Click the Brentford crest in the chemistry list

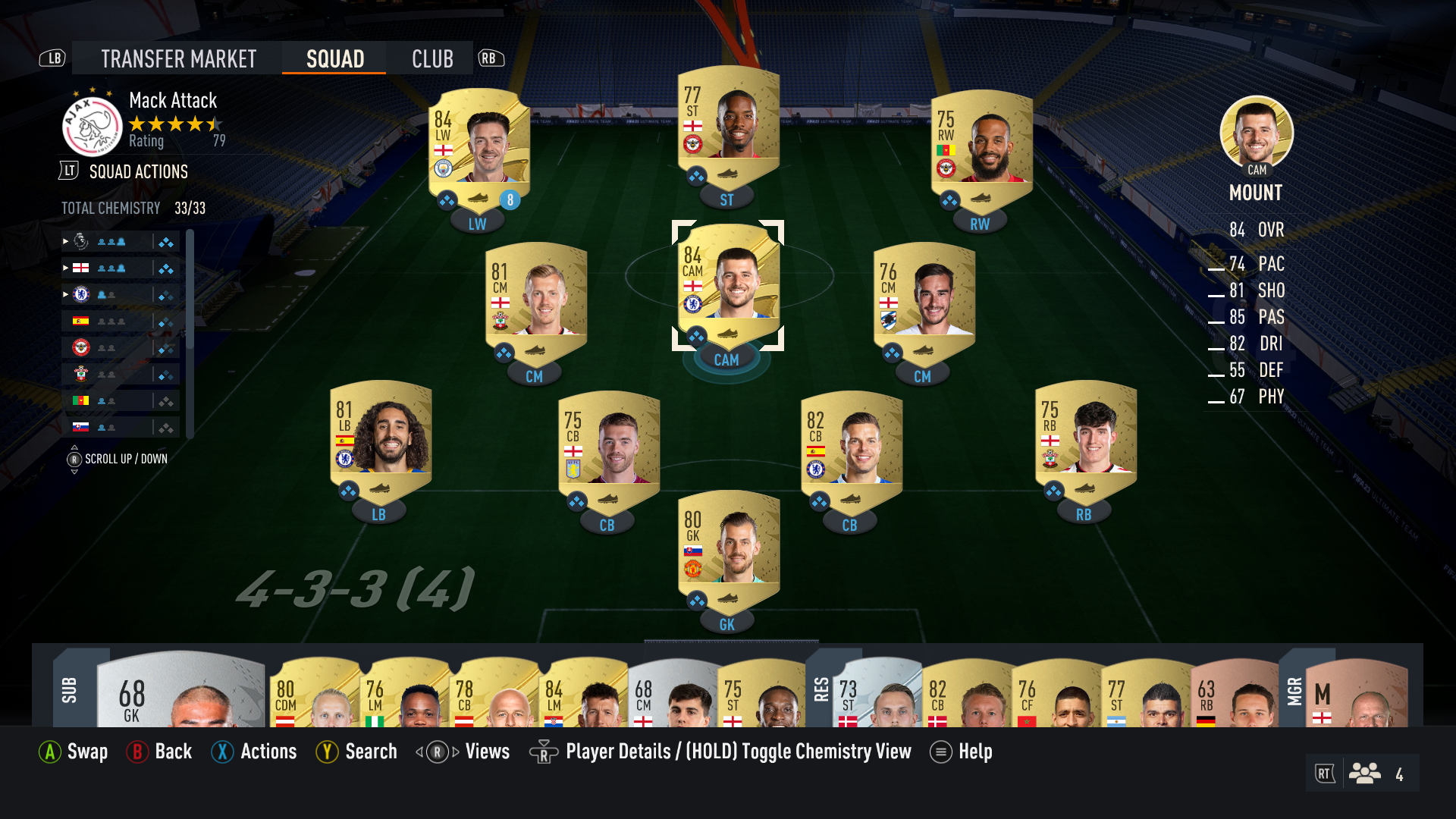point(82,347)
